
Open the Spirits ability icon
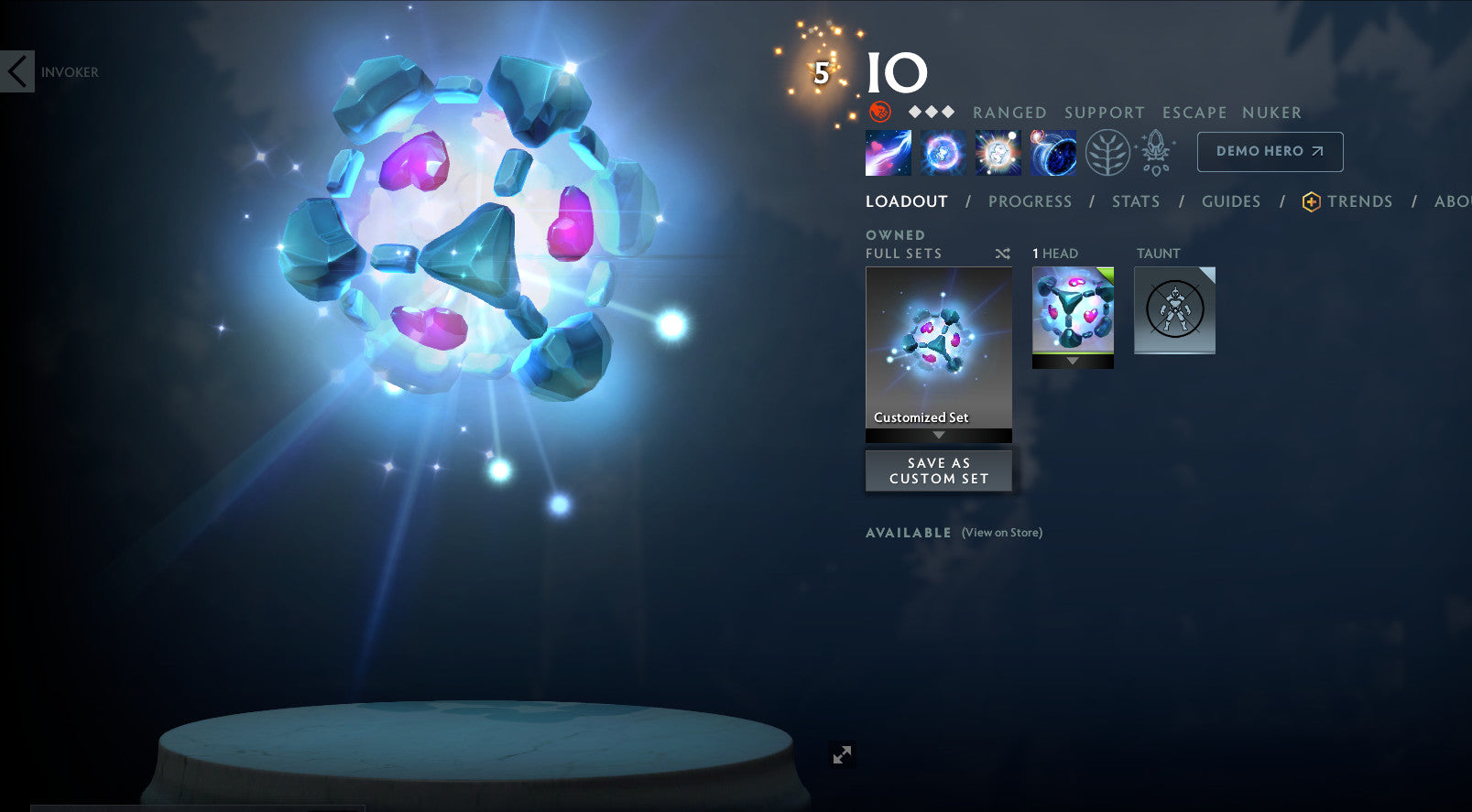click(x=943, y=151)
